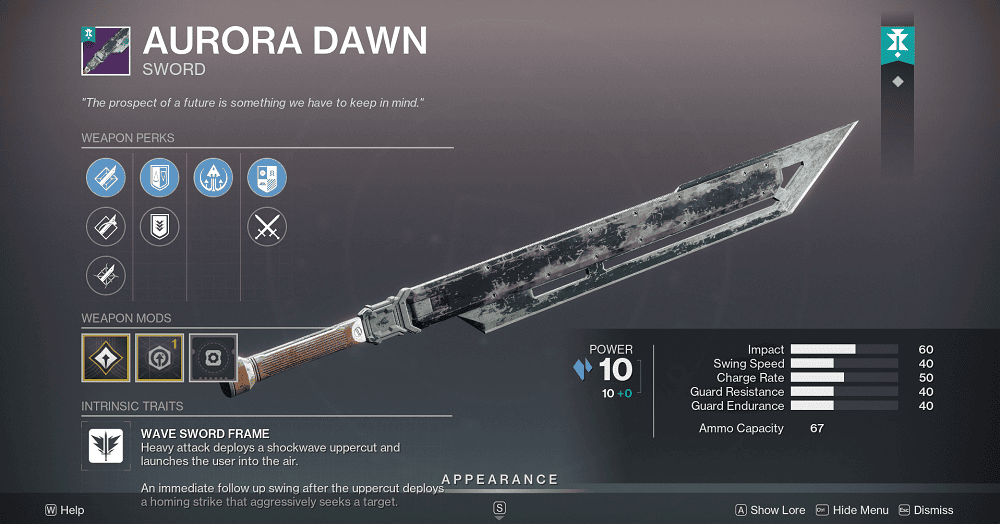The height and width of the screenshot is (524, 1000).
Task: Select the highlighted blue shield guard perk
Action: [x=159, y=178]
